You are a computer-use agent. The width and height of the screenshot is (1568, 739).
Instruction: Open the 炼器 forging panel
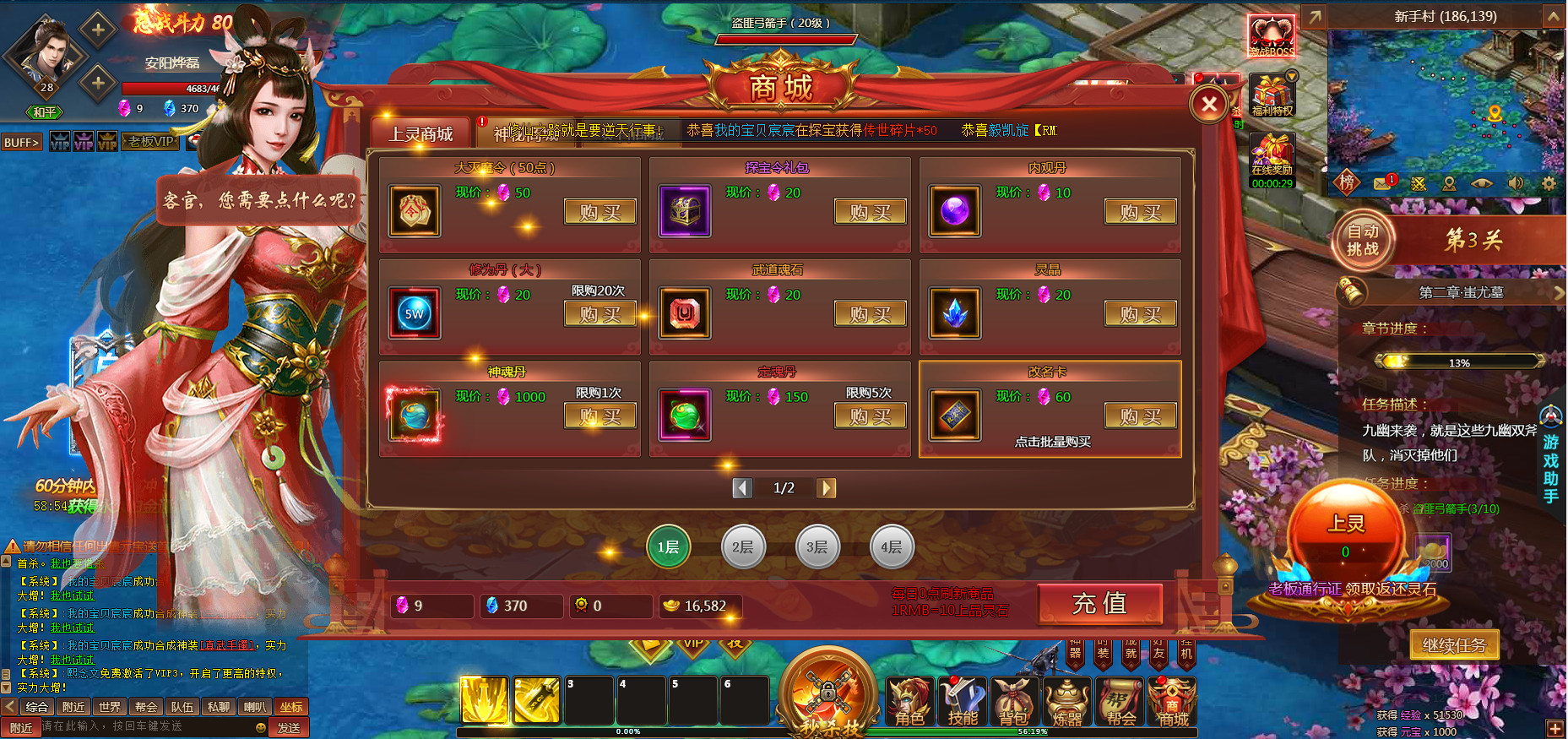[x=1066, y=701]
